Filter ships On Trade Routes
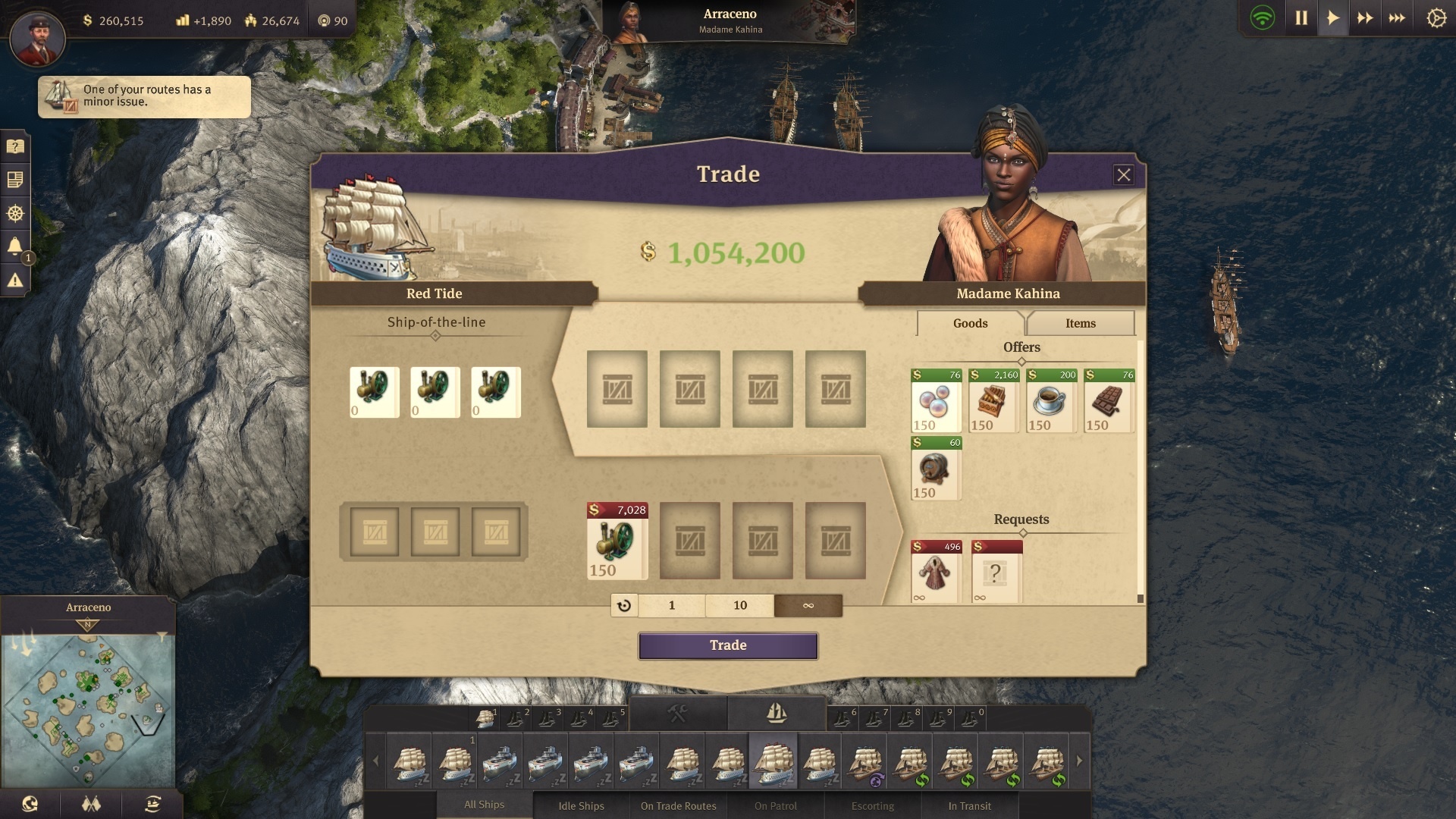This screenshot has height=819, width=1456. [678, 805]
